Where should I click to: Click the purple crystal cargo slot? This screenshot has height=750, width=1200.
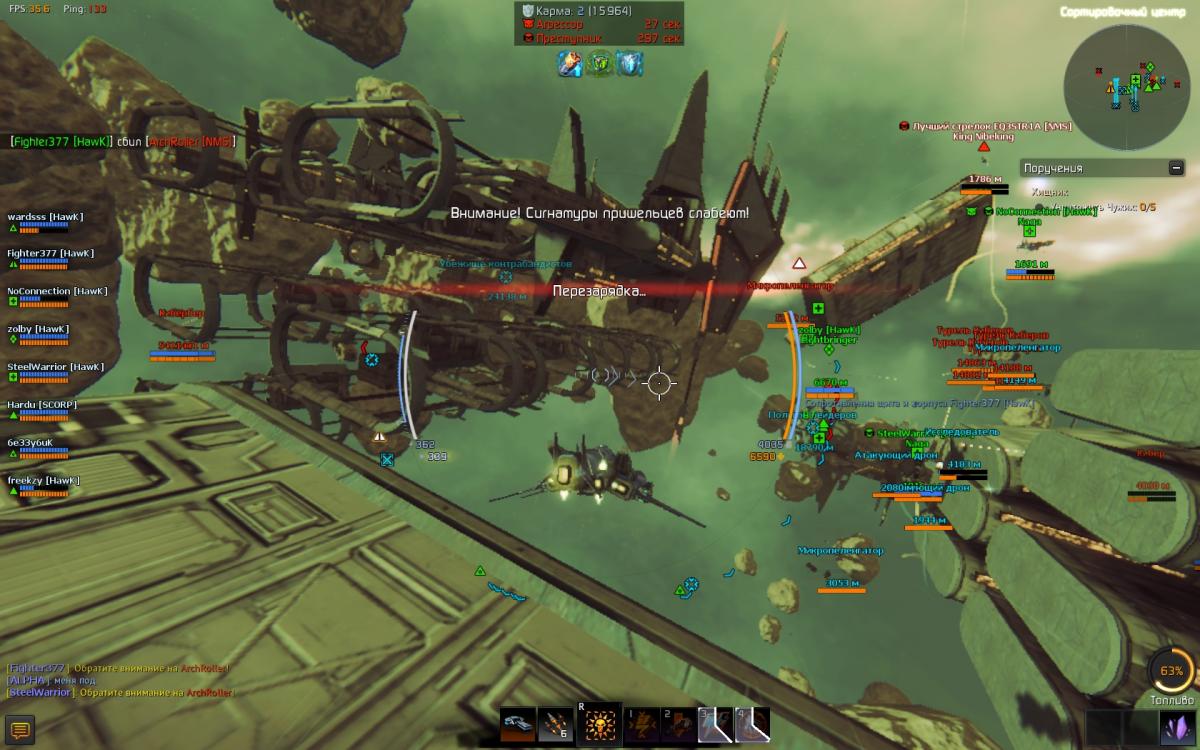point(1174,727)
